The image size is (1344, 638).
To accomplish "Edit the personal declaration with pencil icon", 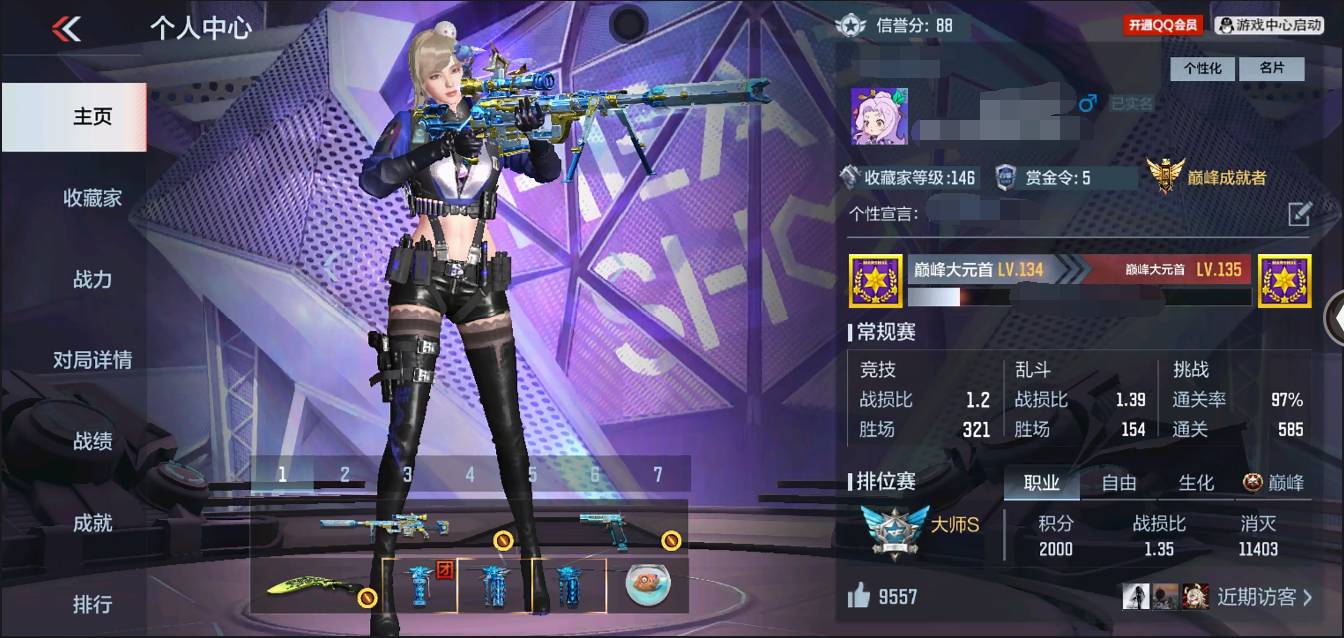I will (1298, 213).
